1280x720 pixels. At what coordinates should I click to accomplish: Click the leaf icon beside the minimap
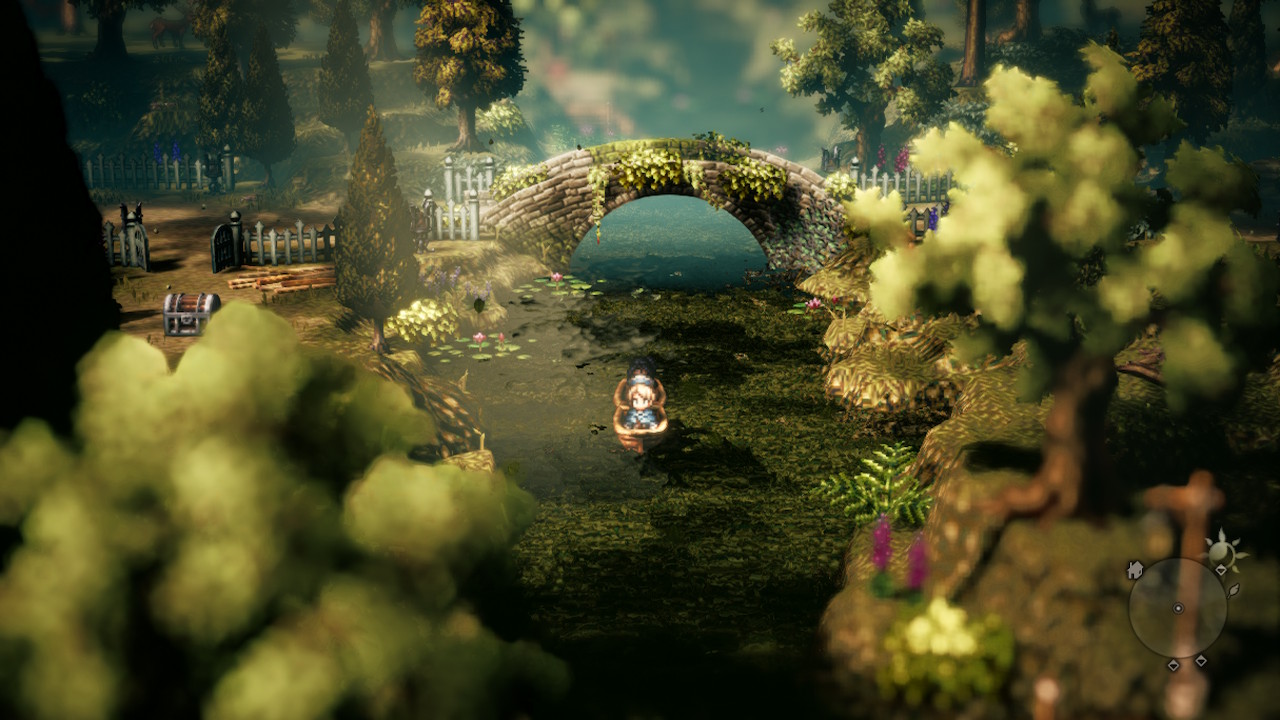click(x=1234, y=592)
